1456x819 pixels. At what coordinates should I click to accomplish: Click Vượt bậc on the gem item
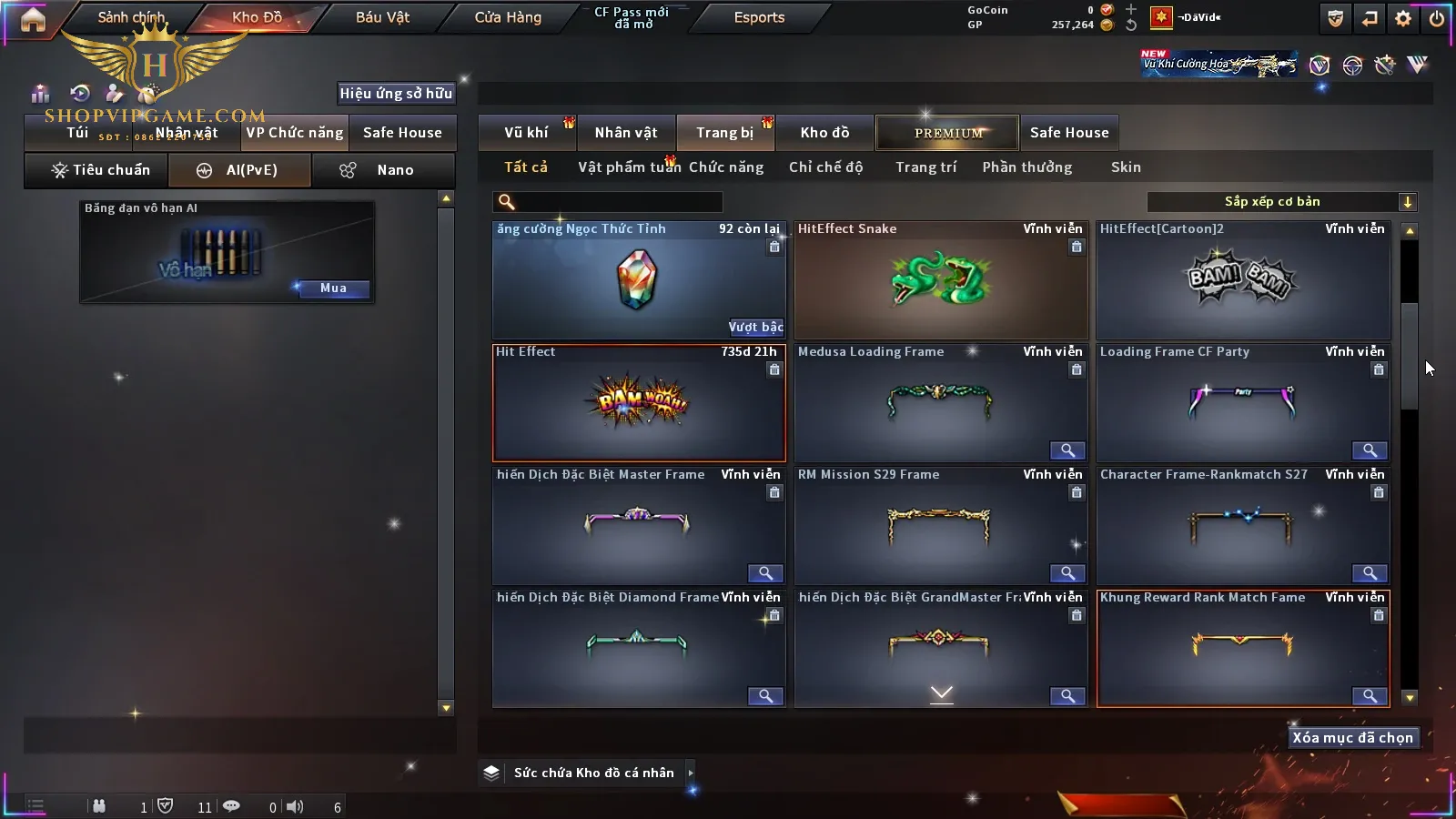[x=755, y=327]
